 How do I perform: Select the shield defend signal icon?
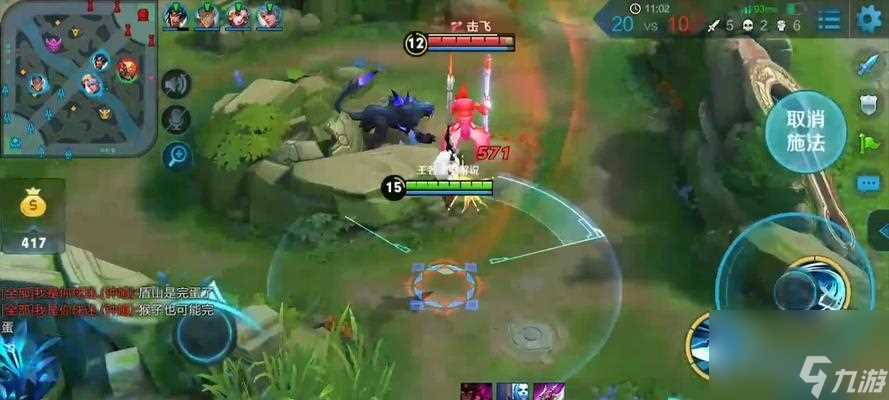(867, 105)
